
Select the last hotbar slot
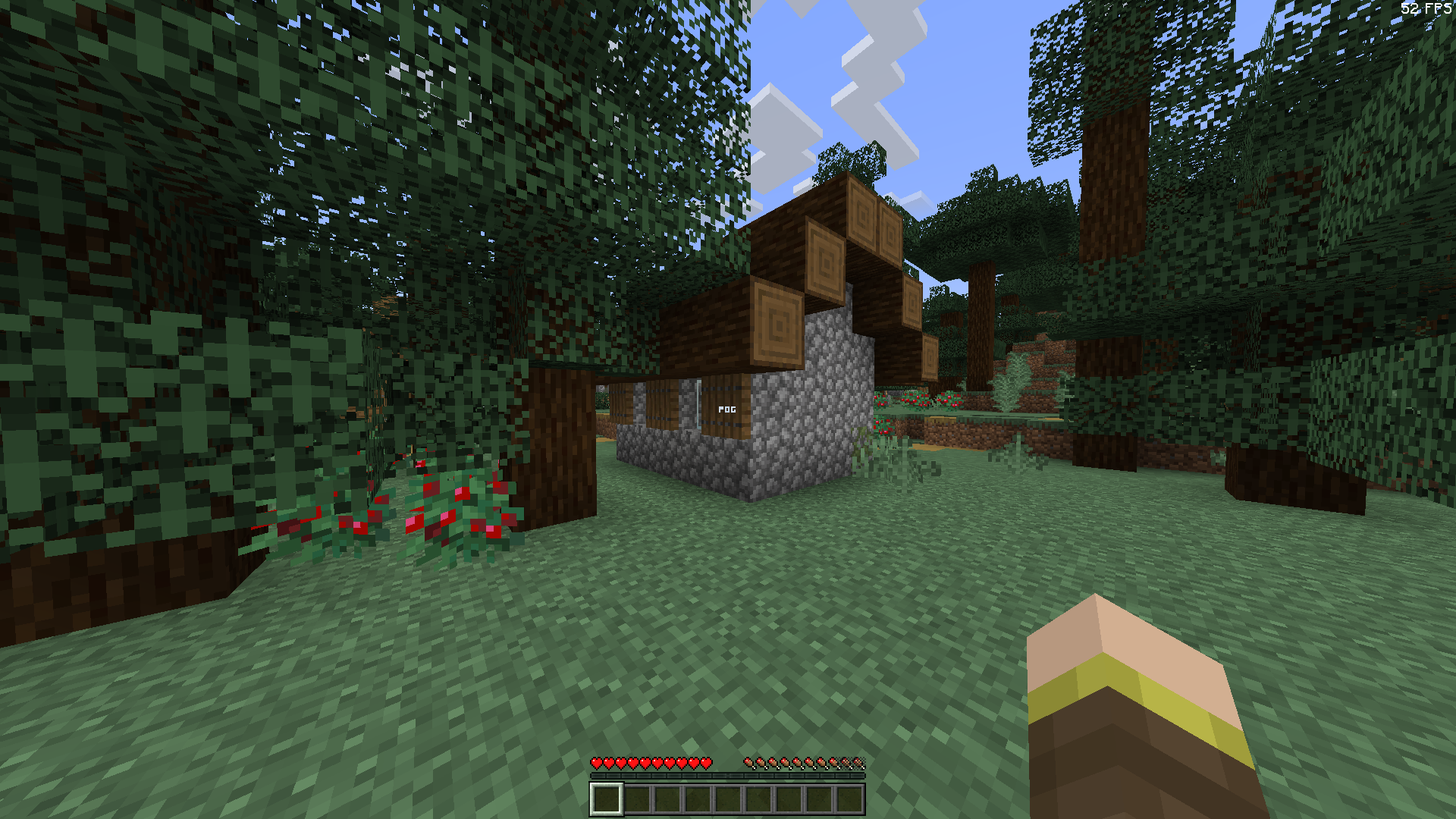click(x=849, y=797)
